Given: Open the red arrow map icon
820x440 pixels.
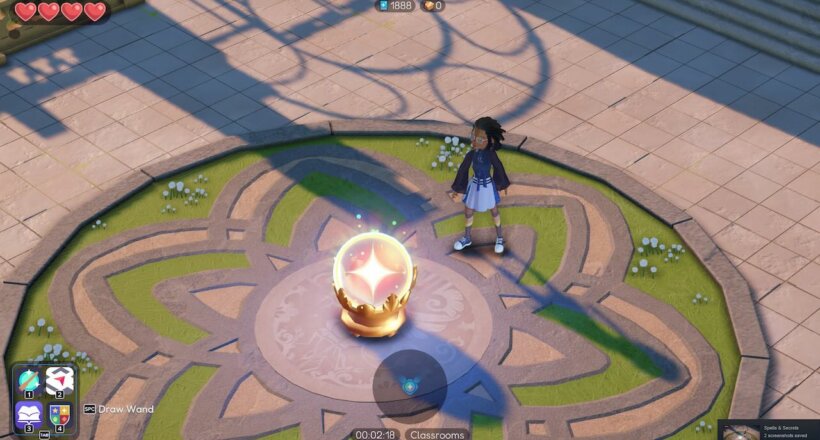Looking at the screenshot, I should pos(58,380).
